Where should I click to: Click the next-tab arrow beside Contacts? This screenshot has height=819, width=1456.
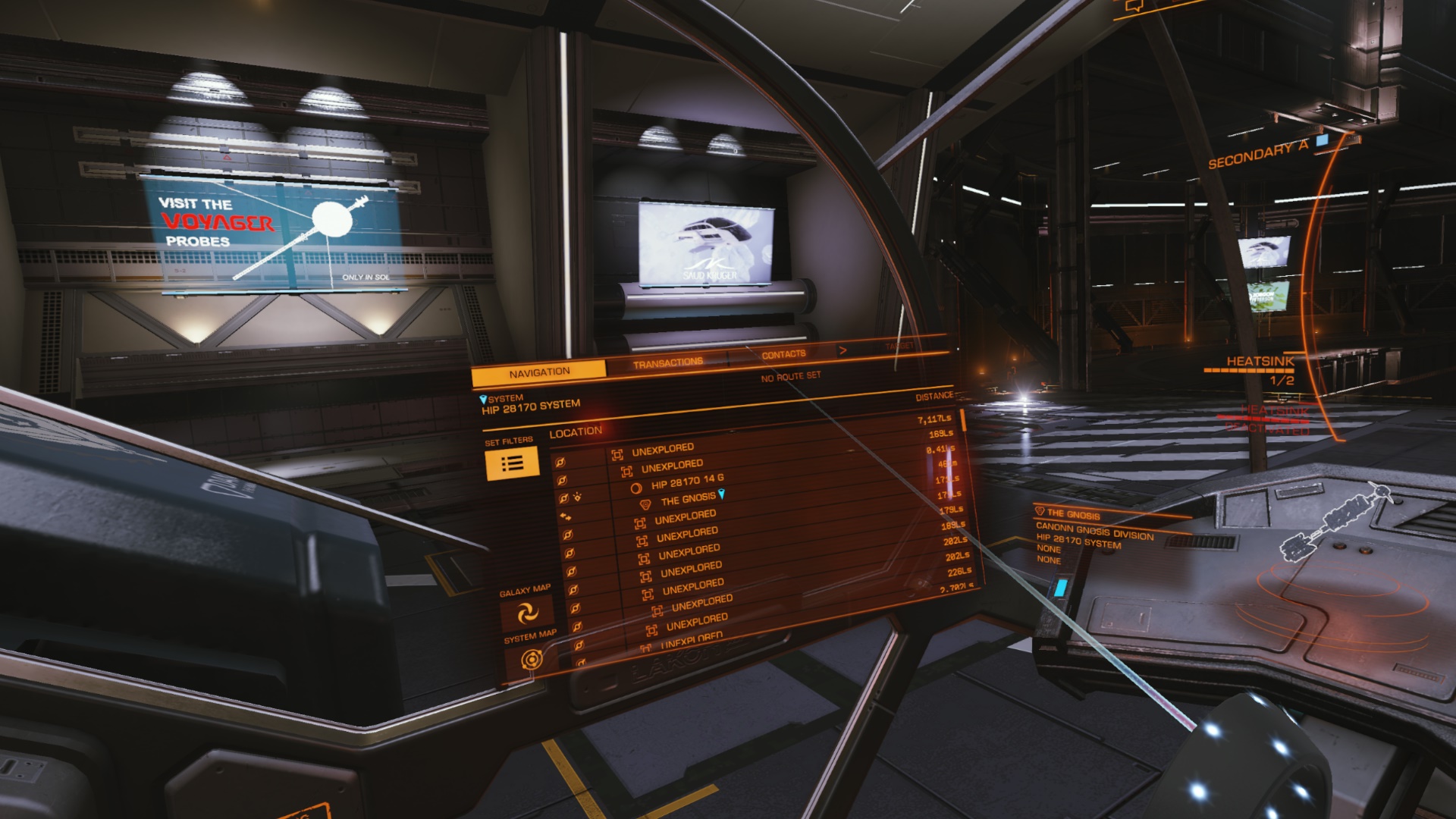pos(843,350)
